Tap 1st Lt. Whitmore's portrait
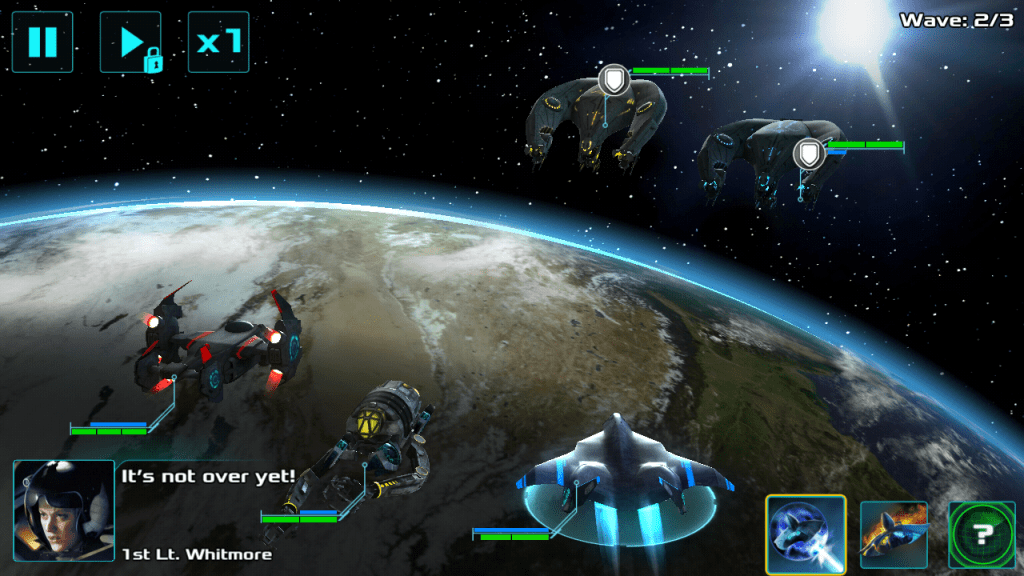1024x576 pixels. click(x=64, y=510)
